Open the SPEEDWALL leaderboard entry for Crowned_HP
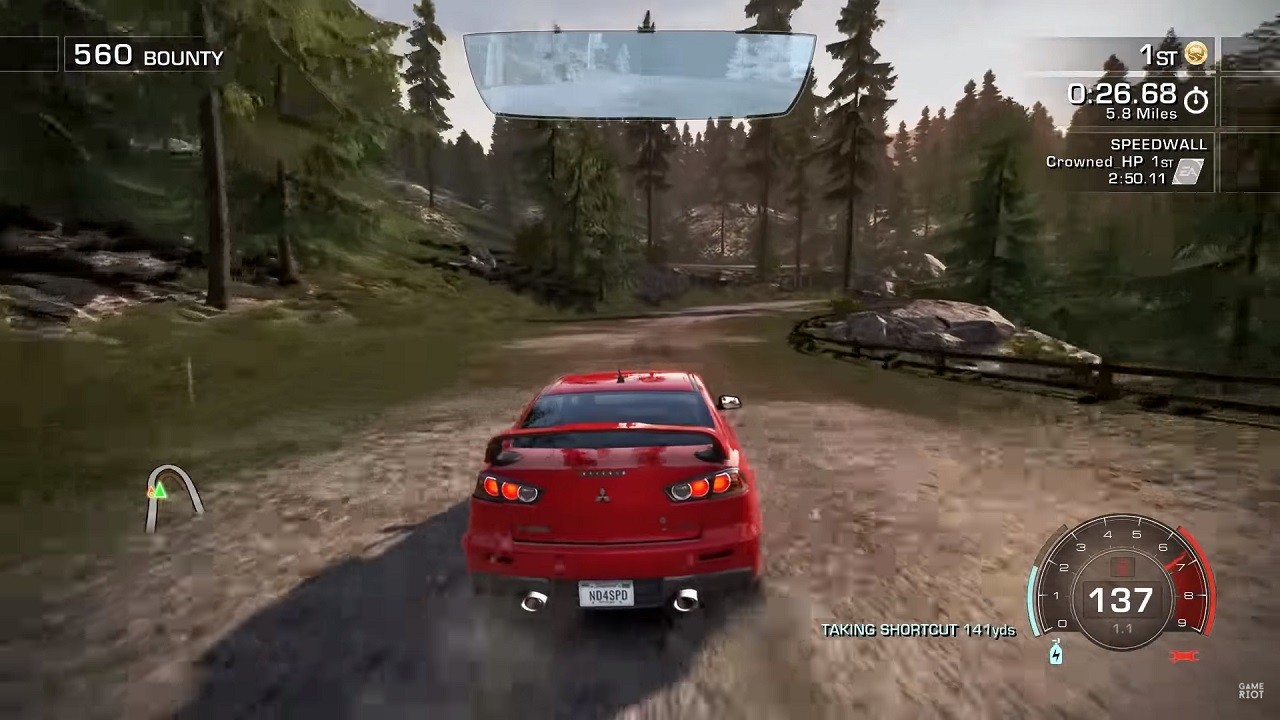The image size is (1280, 720). pyautogui.click(x=1115, y=160)
